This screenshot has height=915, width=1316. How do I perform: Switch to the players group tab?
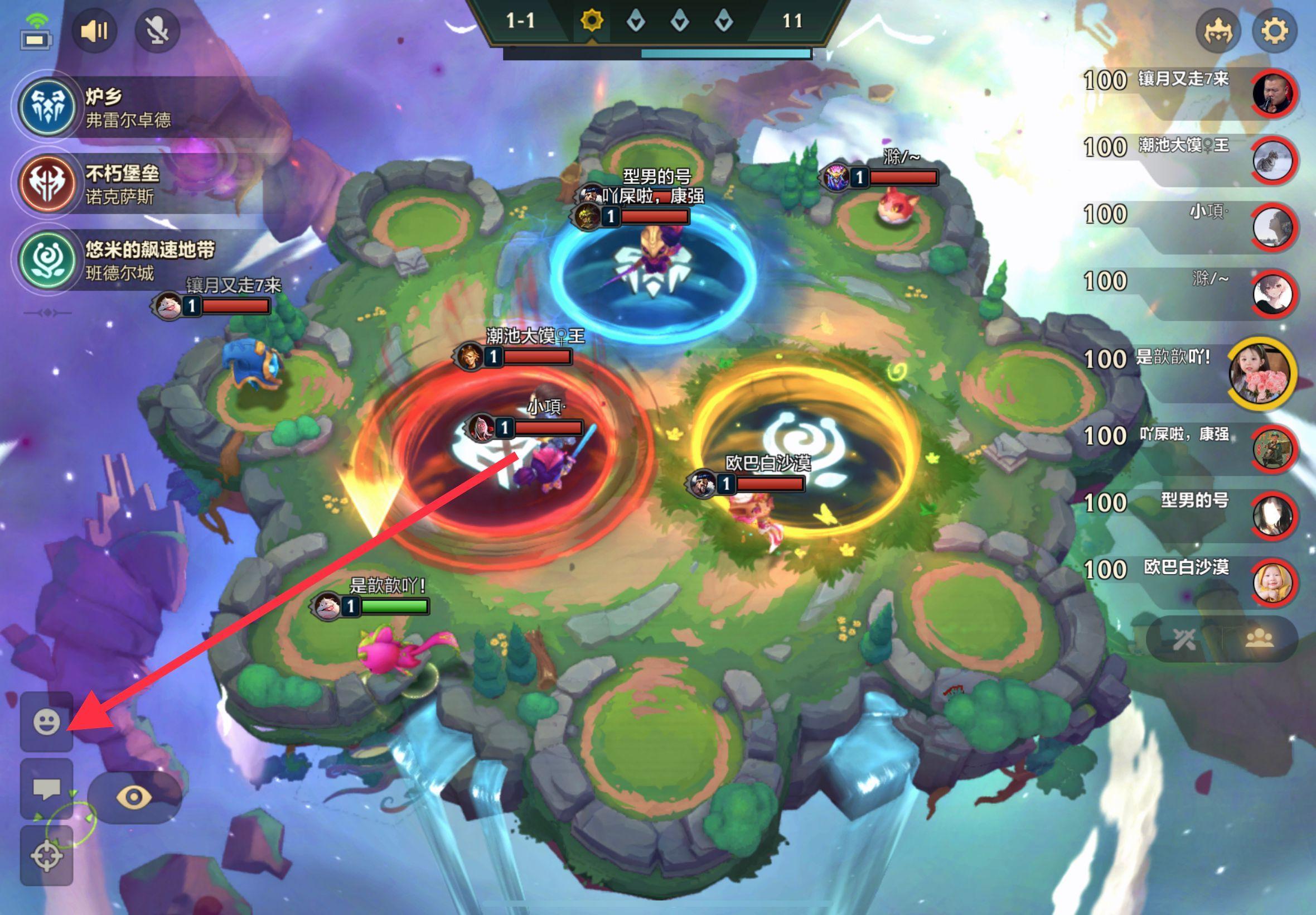click(x=1259, y=639)
